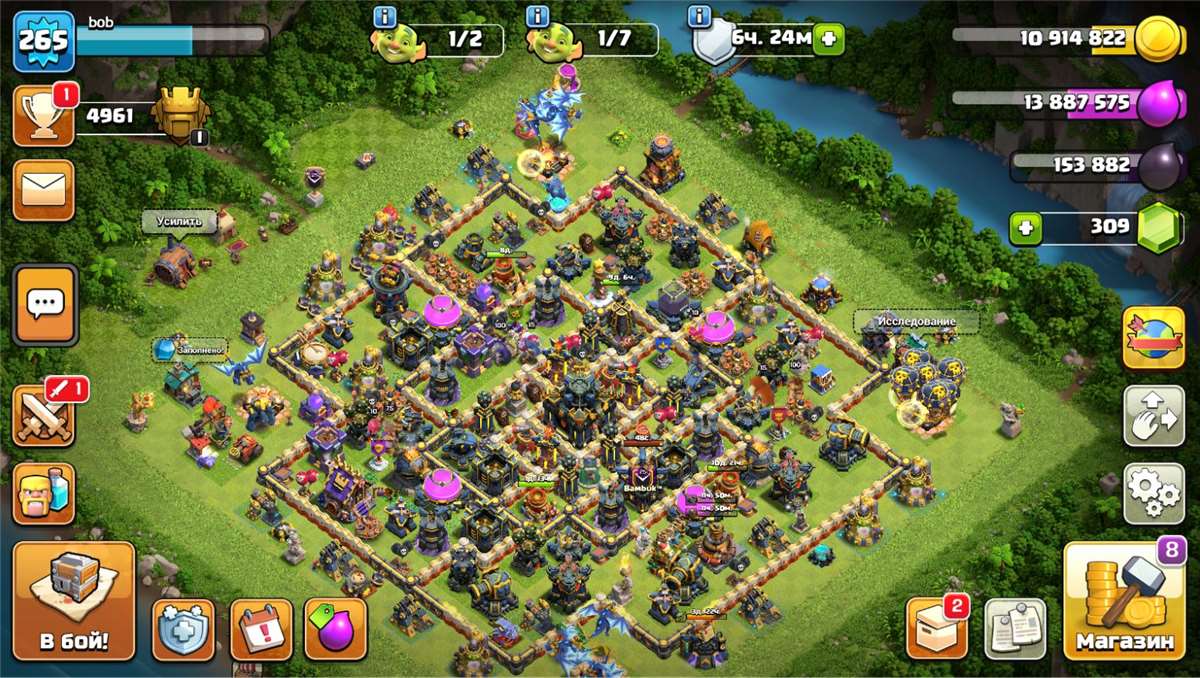Open the events calendar
1200x678 pixels.
(x=261, y=629)
